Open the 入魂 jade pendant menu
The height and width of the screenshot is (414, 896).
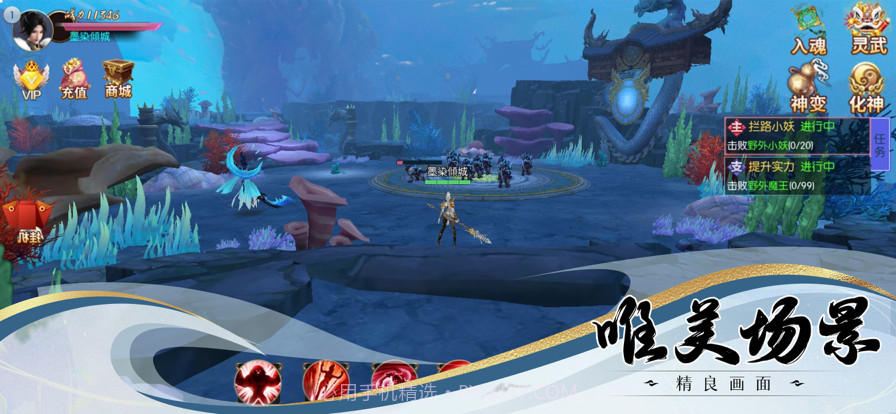pos(808,28)
